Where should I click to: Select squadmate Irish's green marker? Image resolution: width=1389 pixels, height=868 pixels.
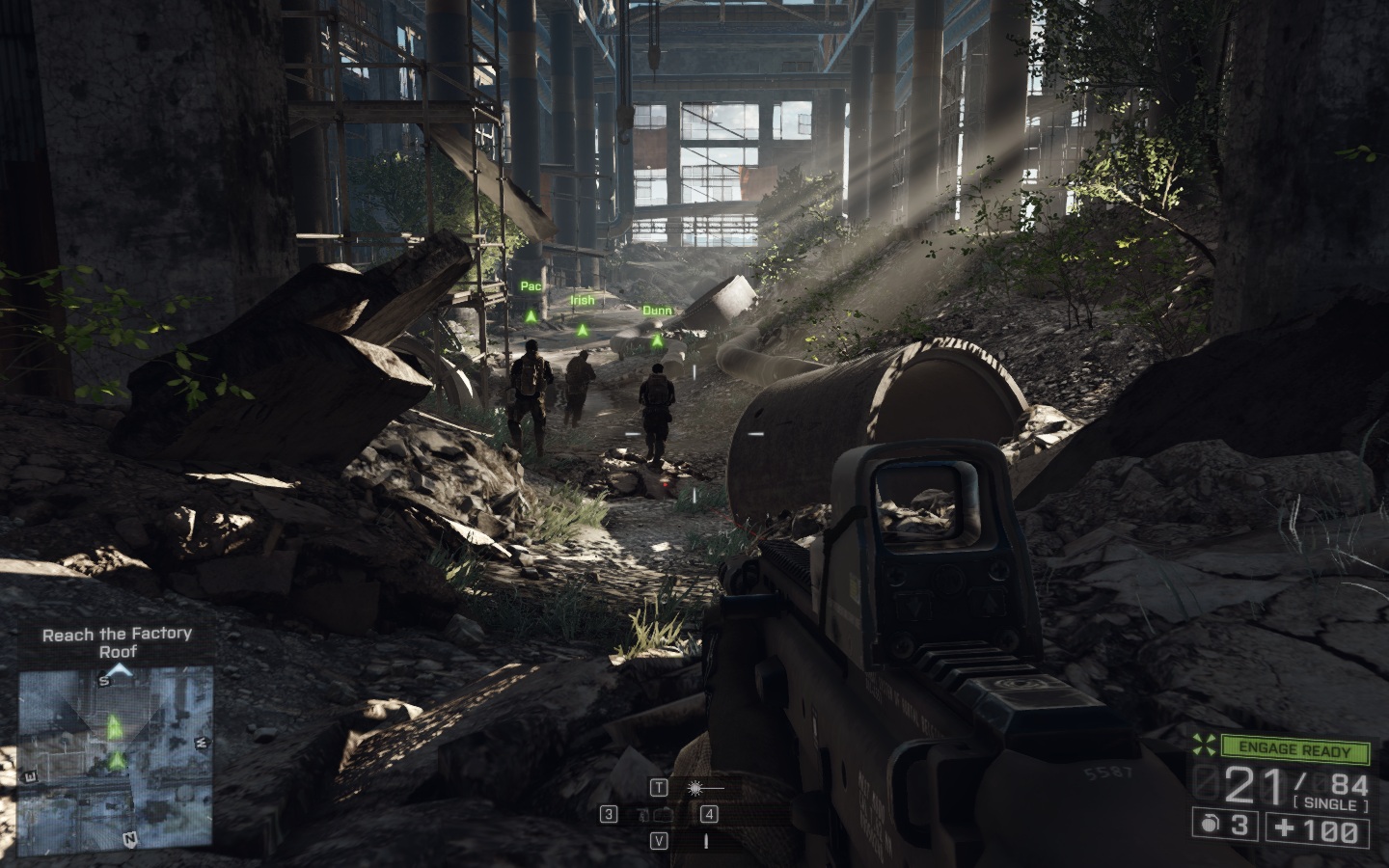582,330
